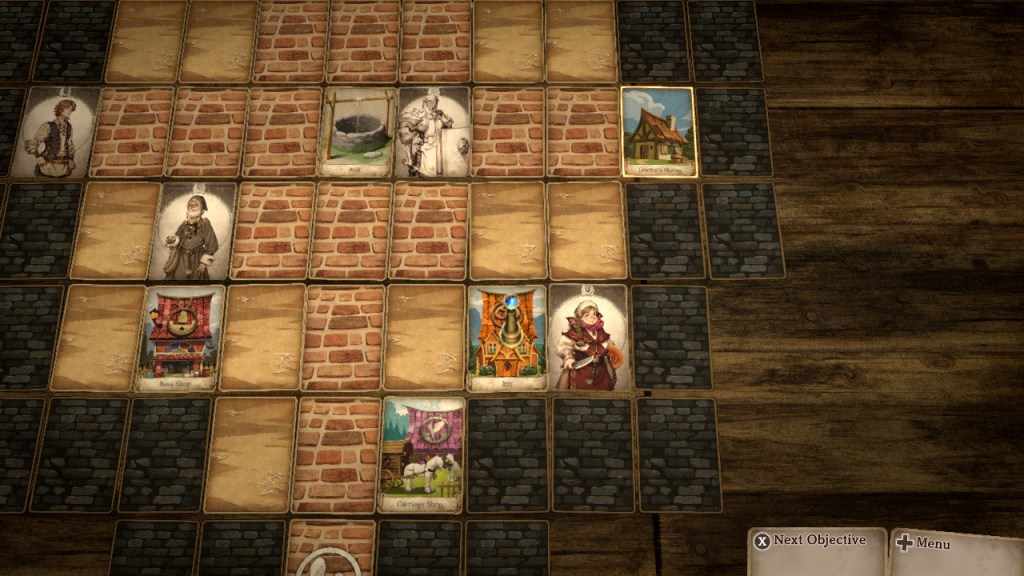The height and width of the screenshot is (576, 1024).
Task: Select the Inn building card
Action: point(507,338)
